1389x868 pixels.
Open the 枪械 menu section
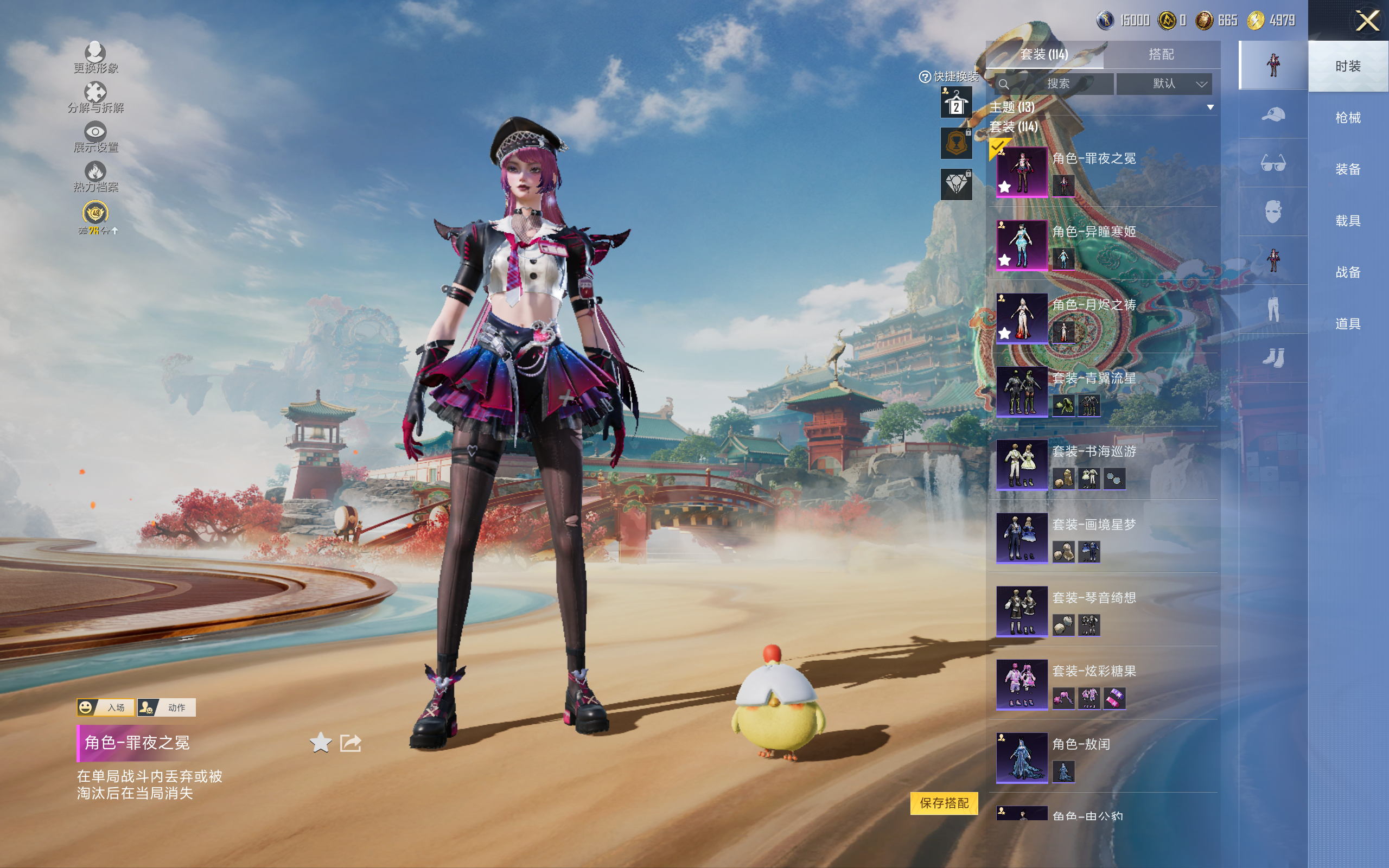(1348, 118)
